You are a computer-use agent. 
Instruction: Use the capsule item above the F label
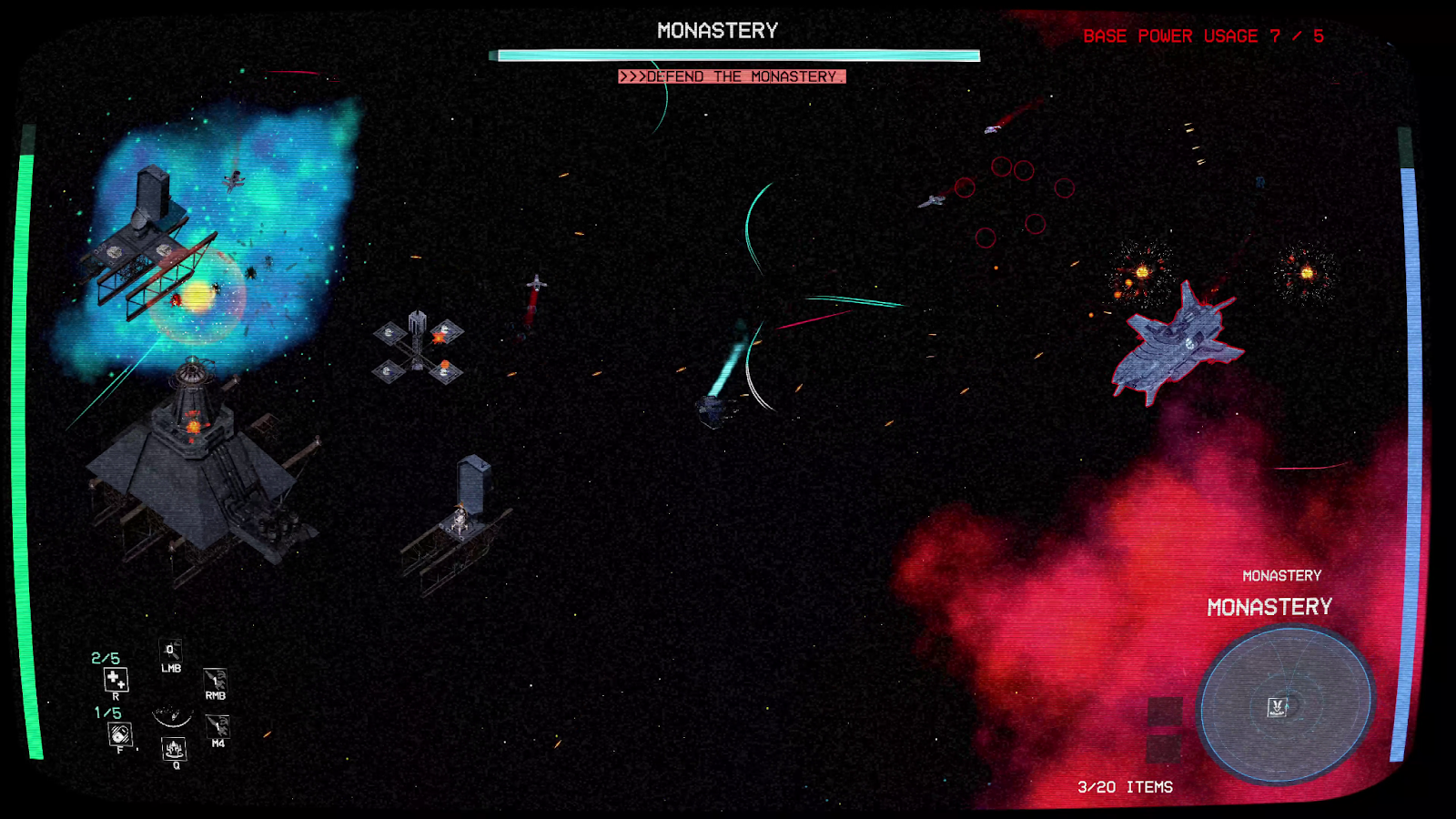119,733
